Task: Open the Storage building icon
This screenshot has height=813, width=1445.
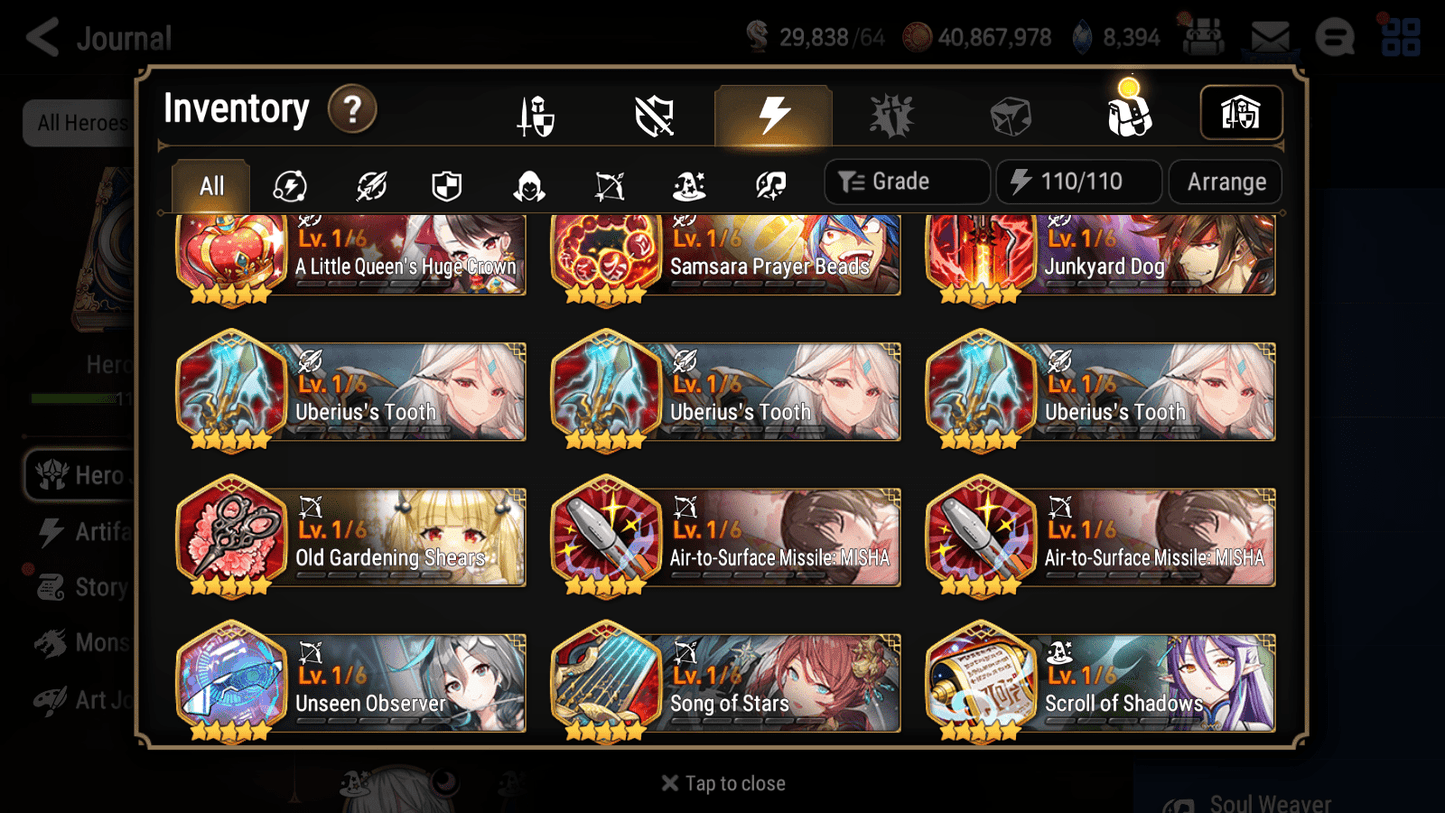Action: click(1241, 113)
